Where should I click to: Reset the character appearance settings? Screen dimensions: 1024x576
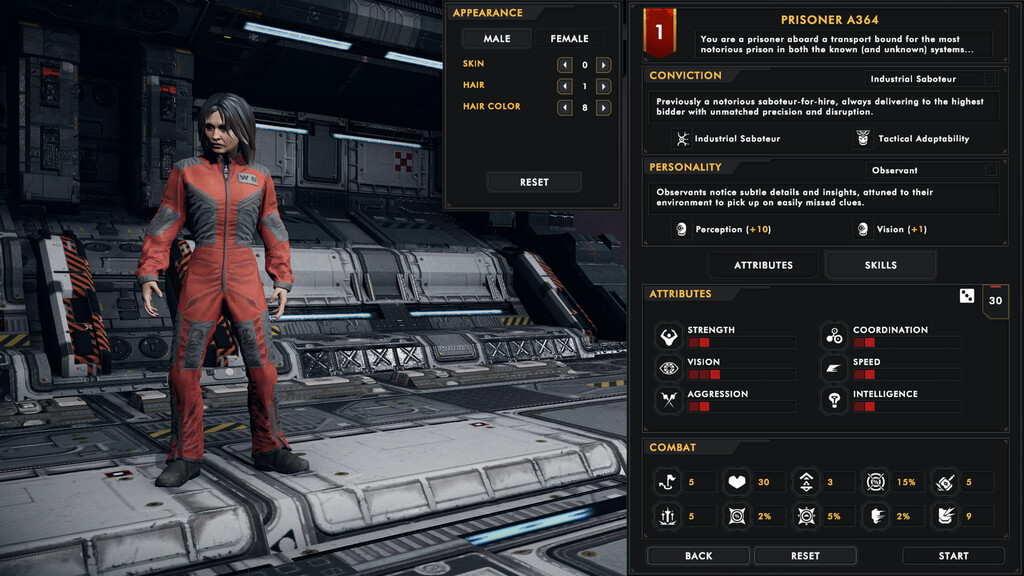coord(534,182)
